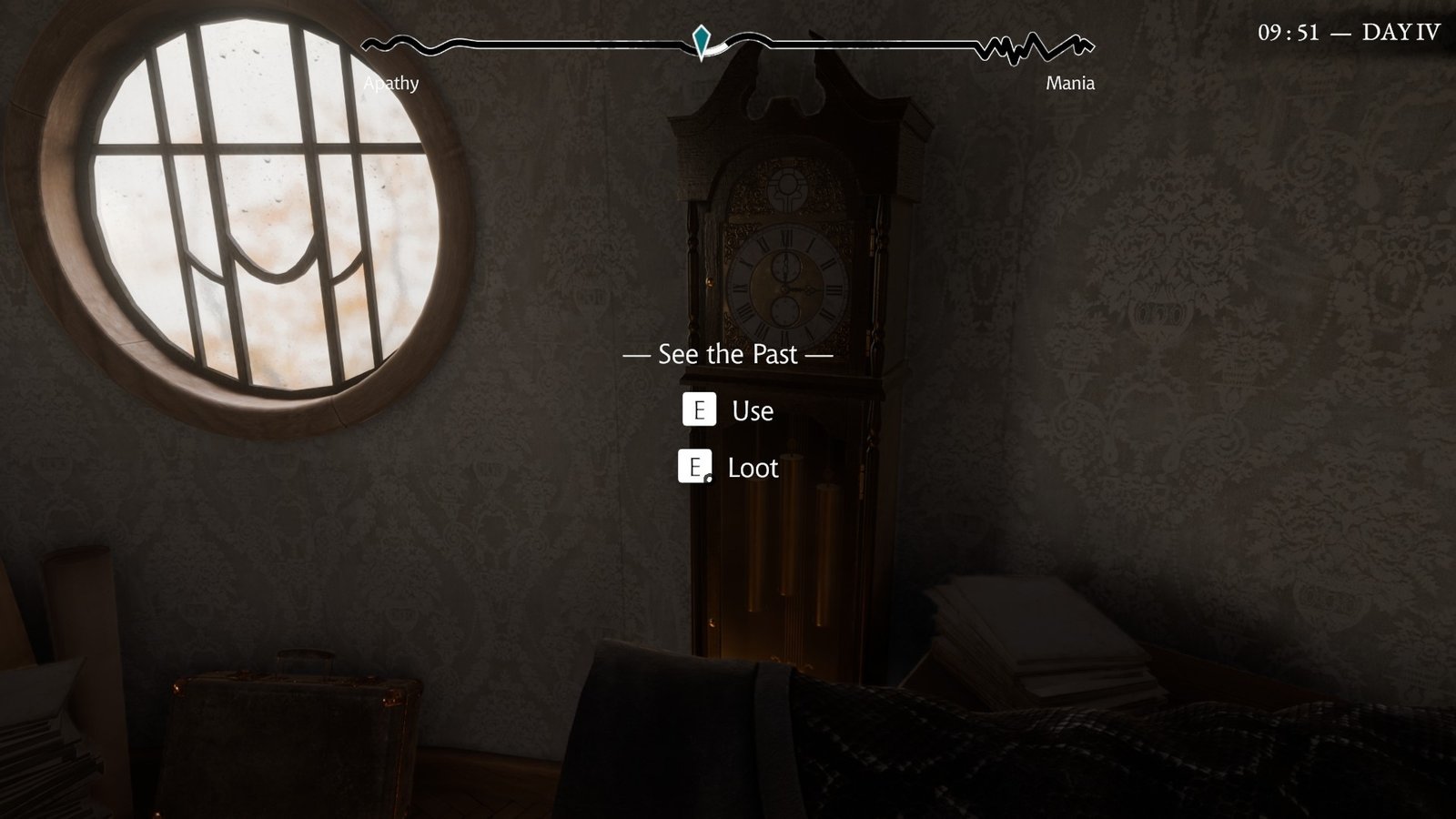This screenshot has height=819, width=1456.
Task: Select the DAY IV label in the corner
Action: [1400, 32]
